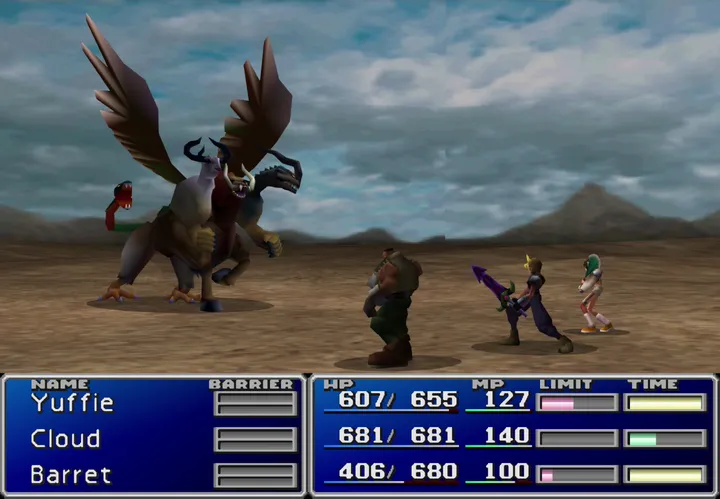Screen dimensions: 720x499
Task: Pick Barret from the party names
Action: 70,474
